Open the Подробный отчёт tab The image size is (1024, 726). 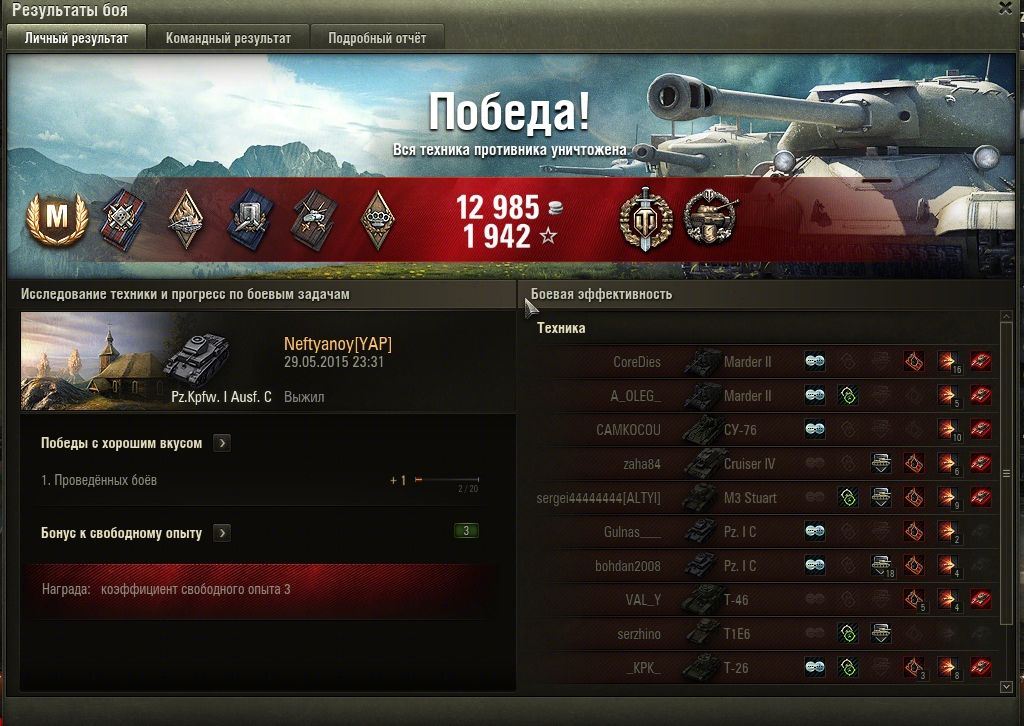pyautogui.click(x=376, y=38)
